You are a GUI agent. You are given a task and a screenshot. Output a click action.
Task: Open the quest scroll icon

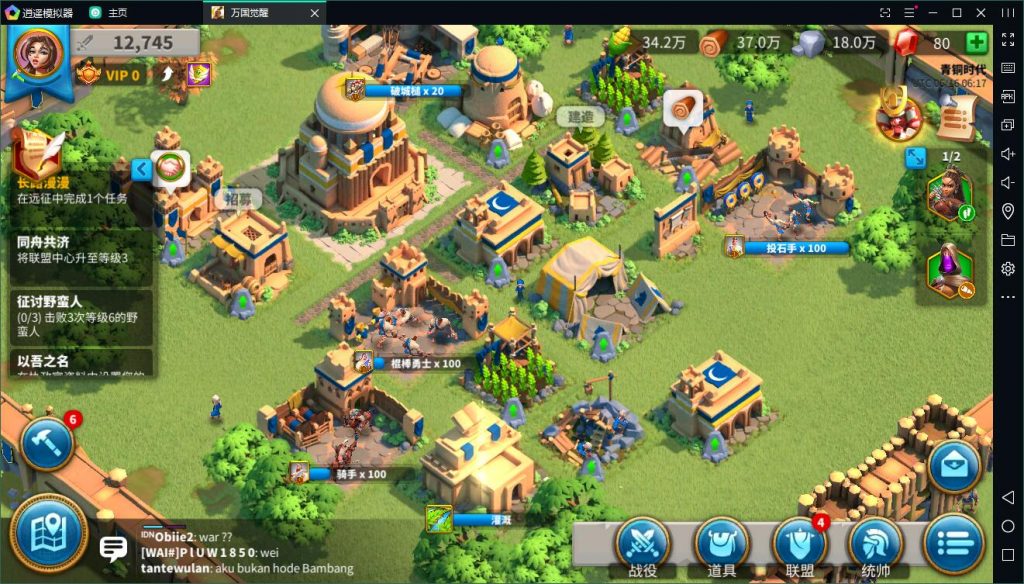[957, 122]
